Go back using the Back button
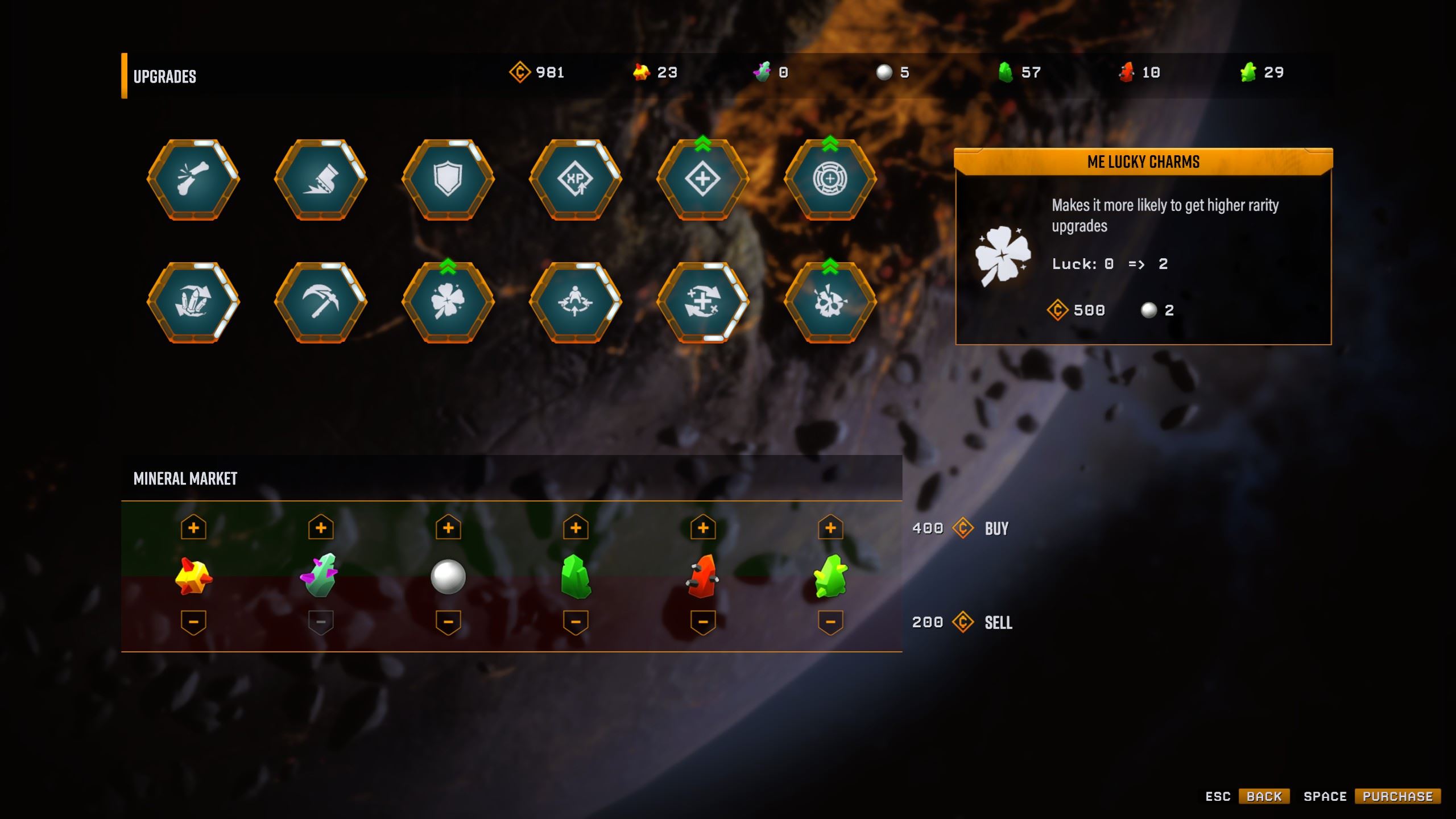The height and width of the screenshot is (819, 1456). (1264, 796)
